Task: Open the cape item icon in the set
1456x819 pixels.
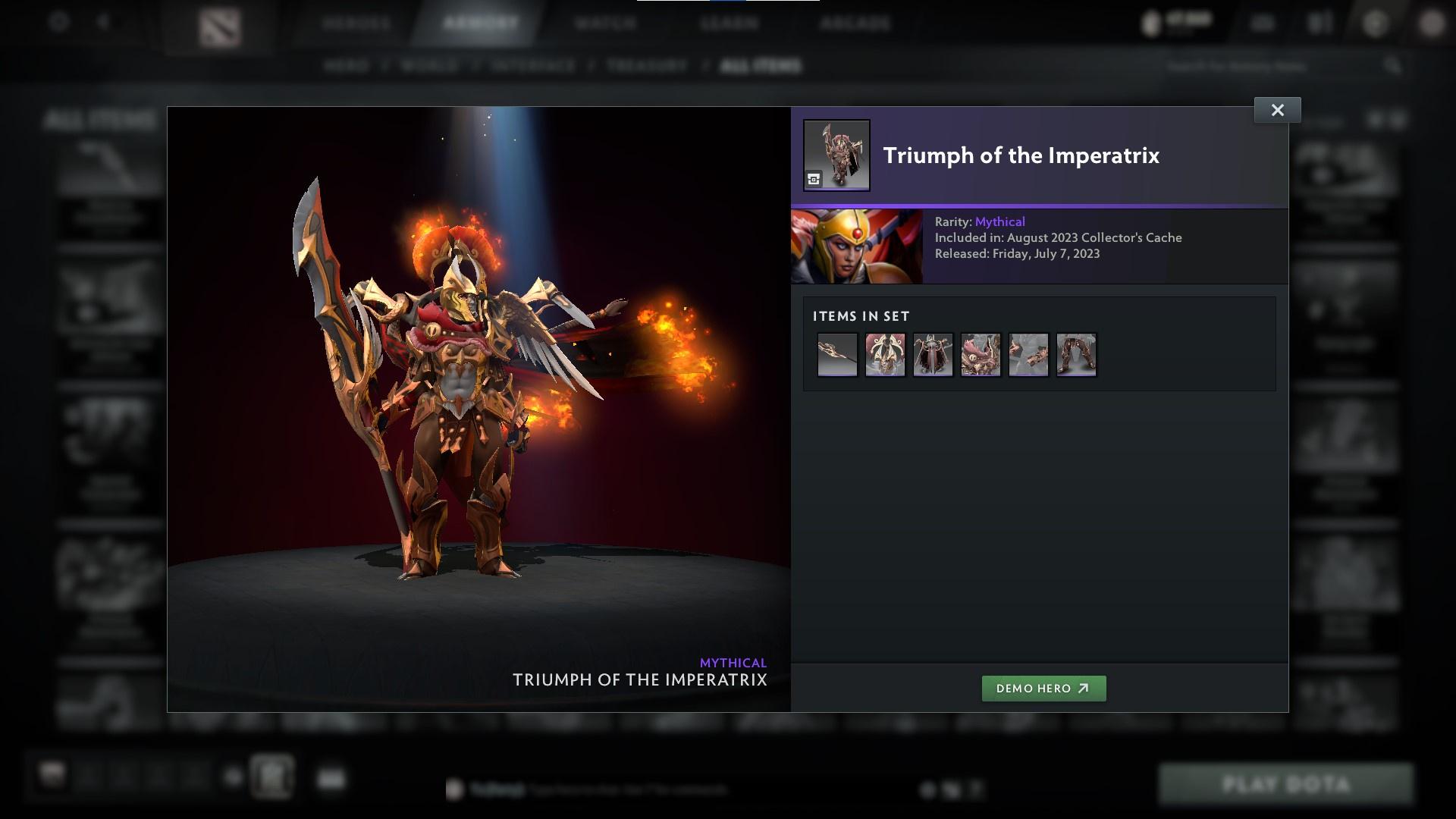Action: click(x=933, y=354)
